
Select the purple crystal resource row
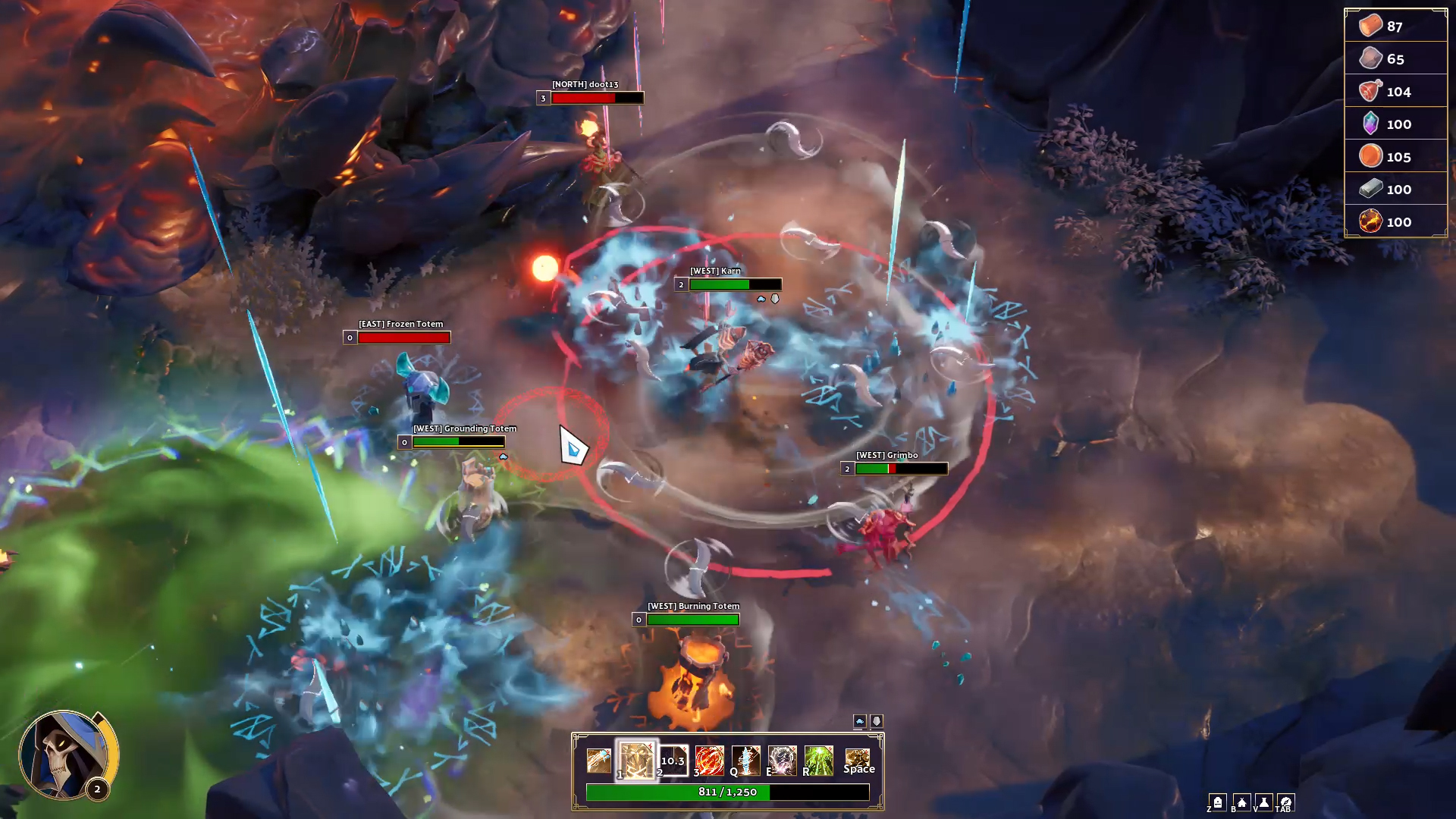tap(1395, 124)
